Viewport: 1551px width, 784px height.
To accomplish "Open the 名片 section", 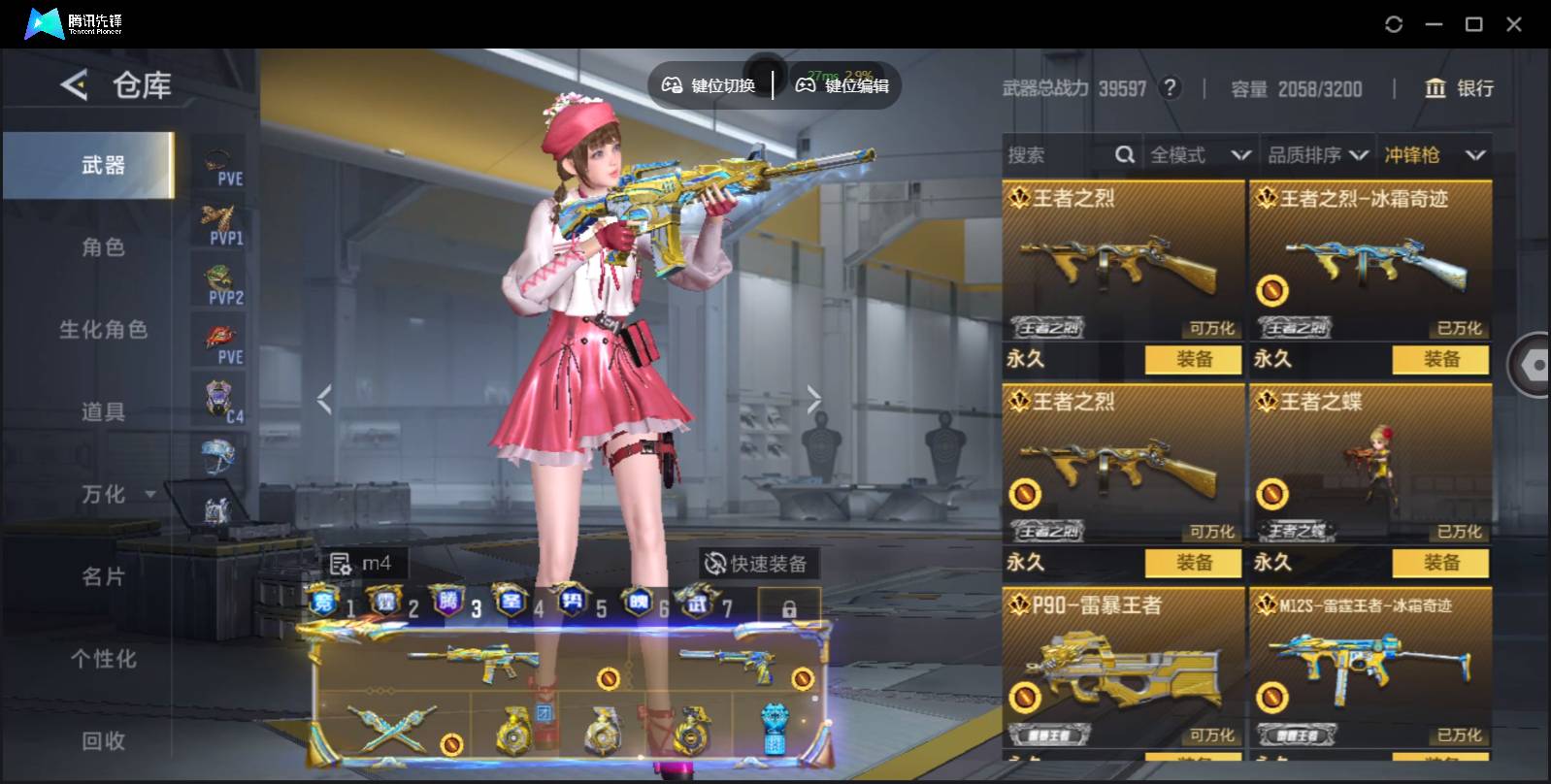I will (103, 577).
